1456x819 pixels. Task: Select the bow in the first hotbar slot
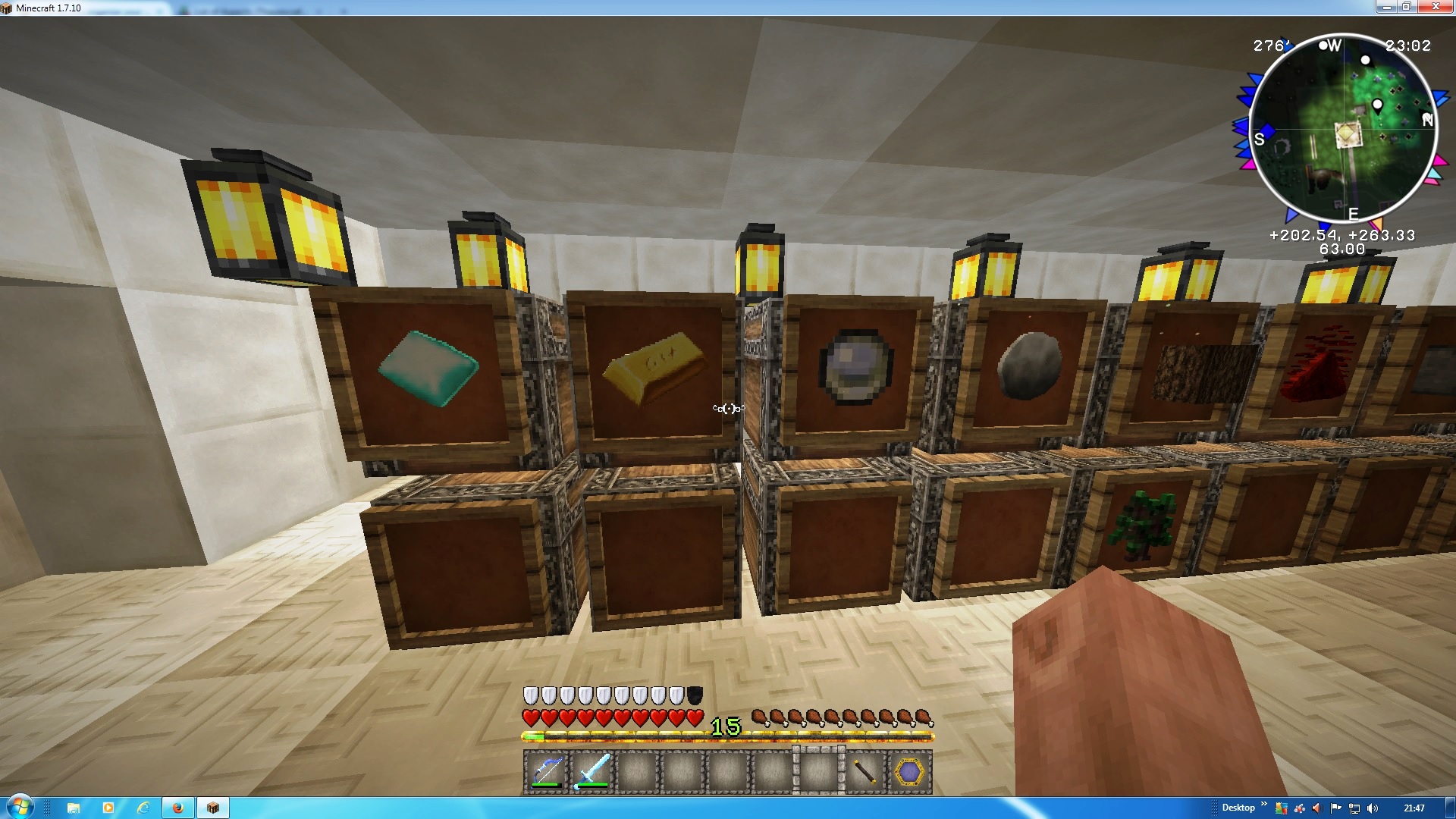click(x=546, y=771)
